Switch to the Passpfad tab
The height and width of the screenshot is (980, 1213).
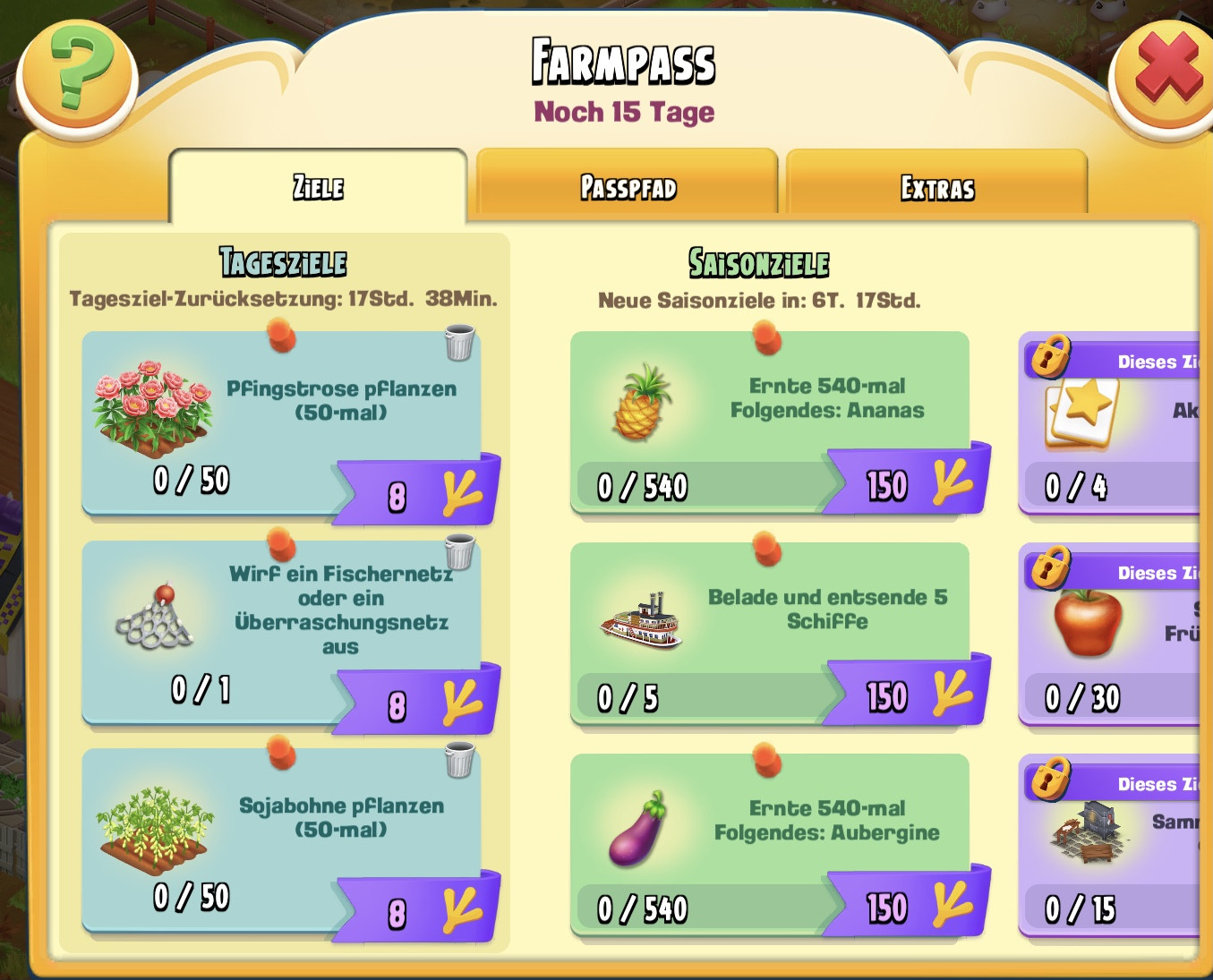point(628,187)
